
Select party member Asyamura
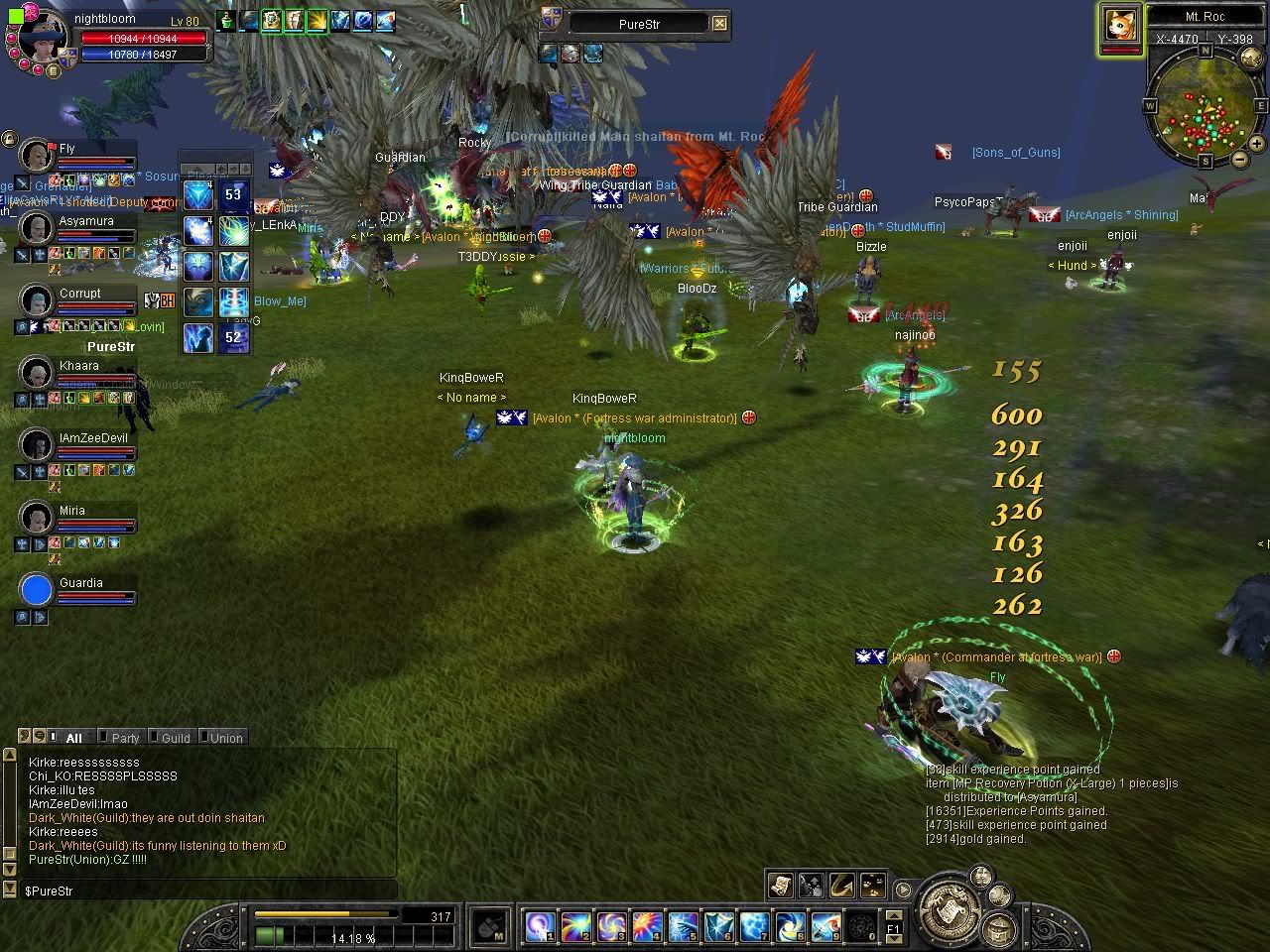point(37,228)
